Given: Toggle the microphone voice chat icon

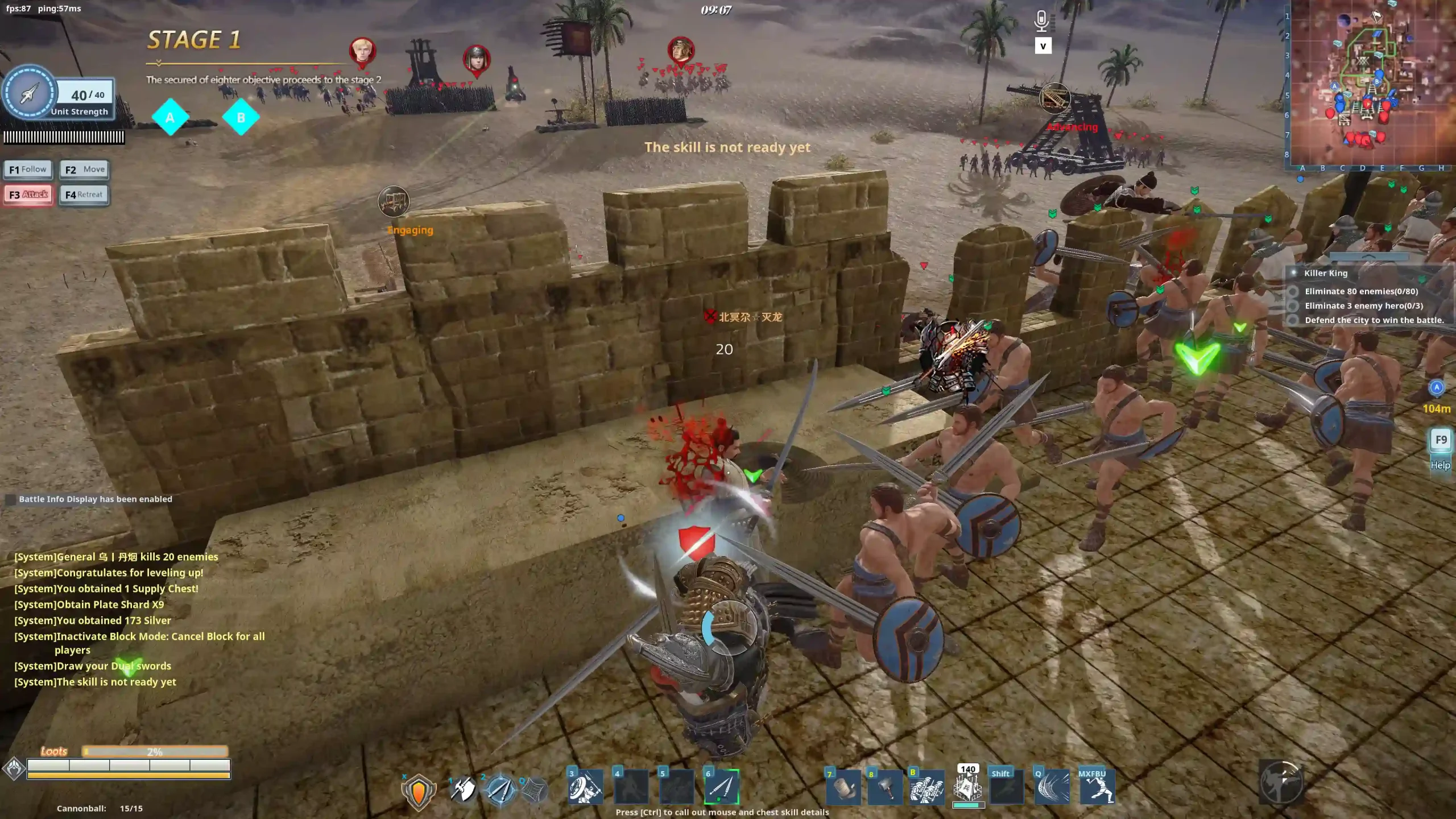Looking at the screenshot, I should click(1041, 22).
